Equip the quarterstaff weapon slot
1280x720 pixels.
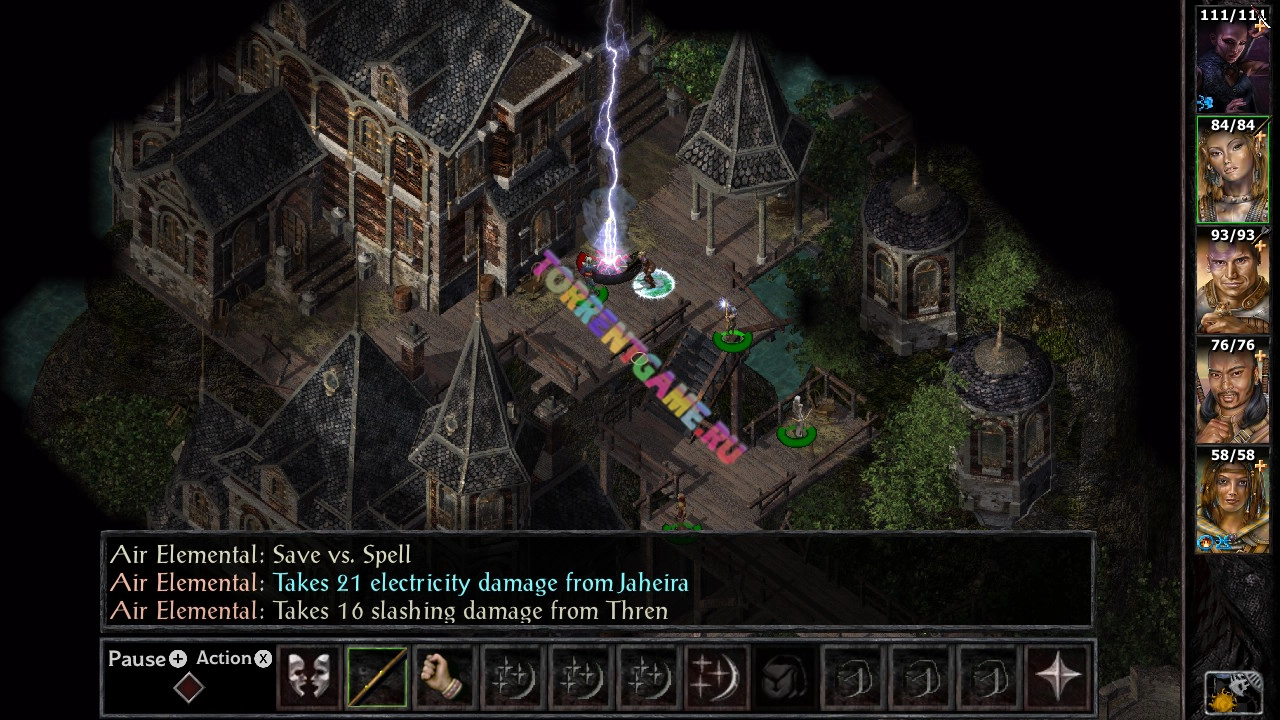(x=377, y=676)
